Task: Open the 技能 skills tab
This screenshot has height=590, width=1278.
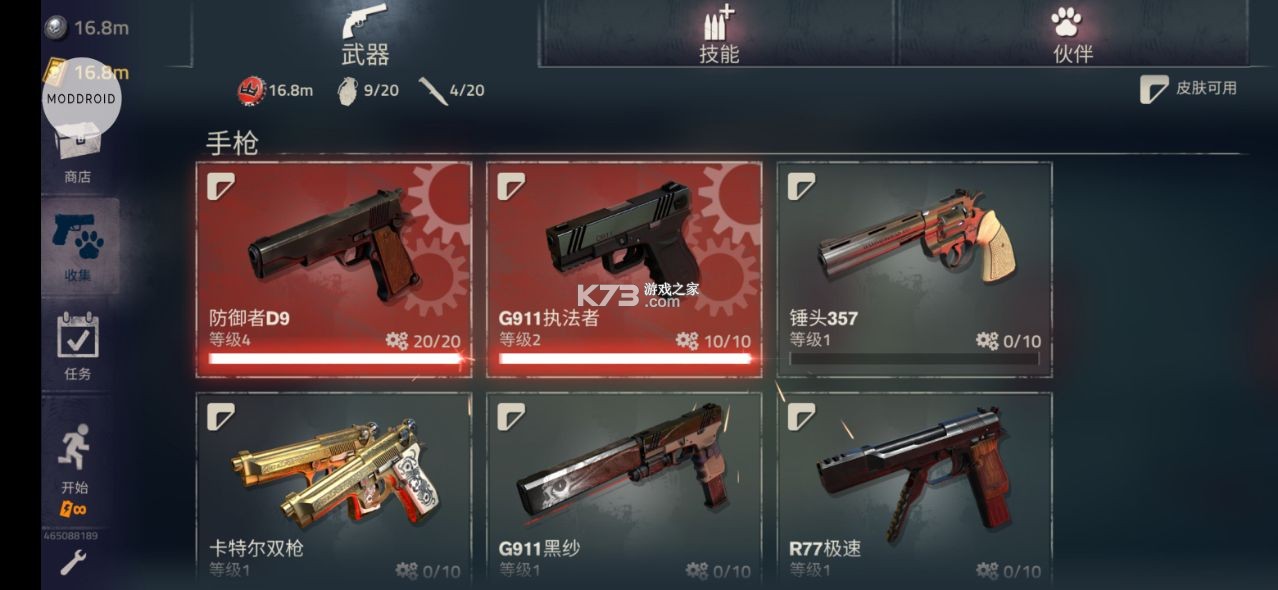Action: coord(718,36)
